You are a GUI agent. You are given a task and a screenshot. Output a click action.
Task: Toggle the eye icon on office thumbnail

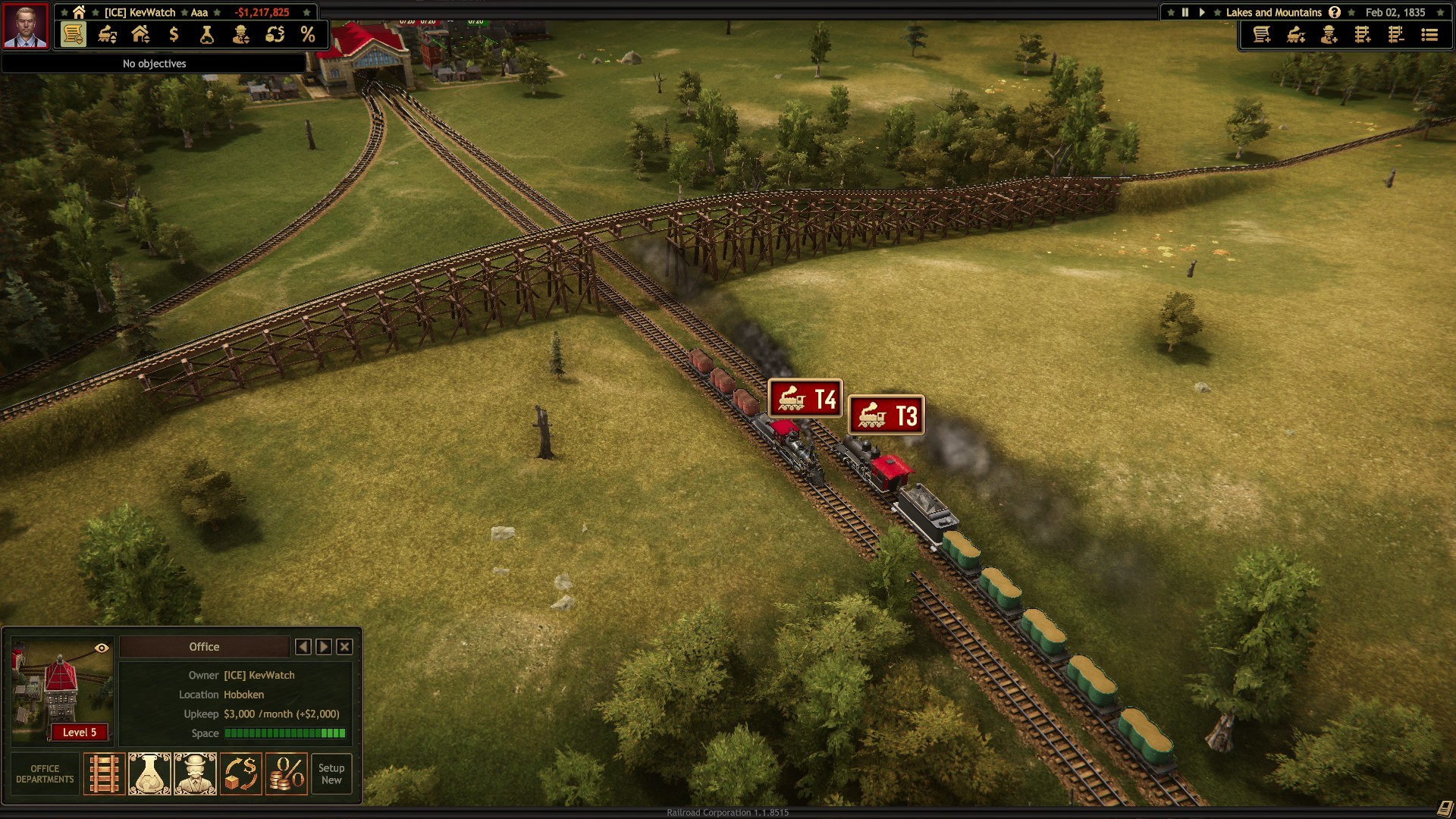pos(102,648)
